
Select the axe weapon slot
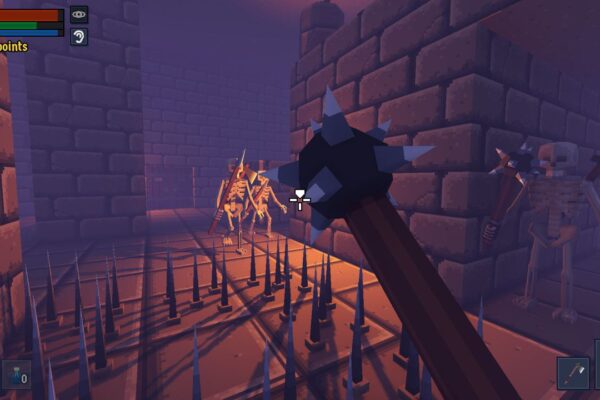[573, 373]
